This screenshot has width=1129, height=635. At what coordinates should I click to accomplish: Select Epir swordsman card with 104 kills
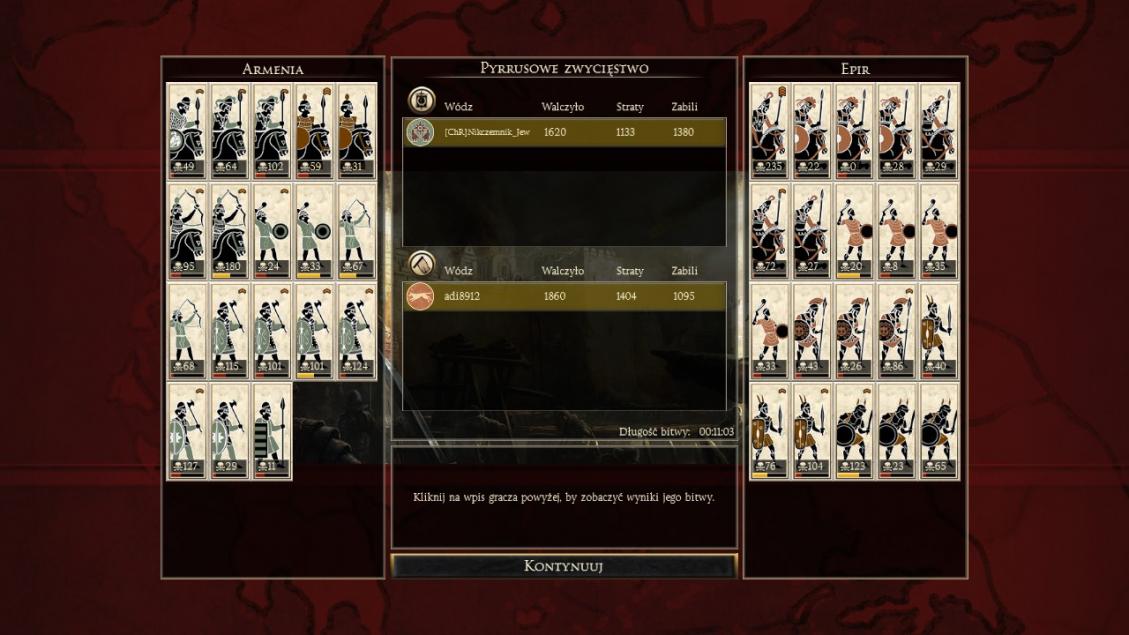(812, 431)
